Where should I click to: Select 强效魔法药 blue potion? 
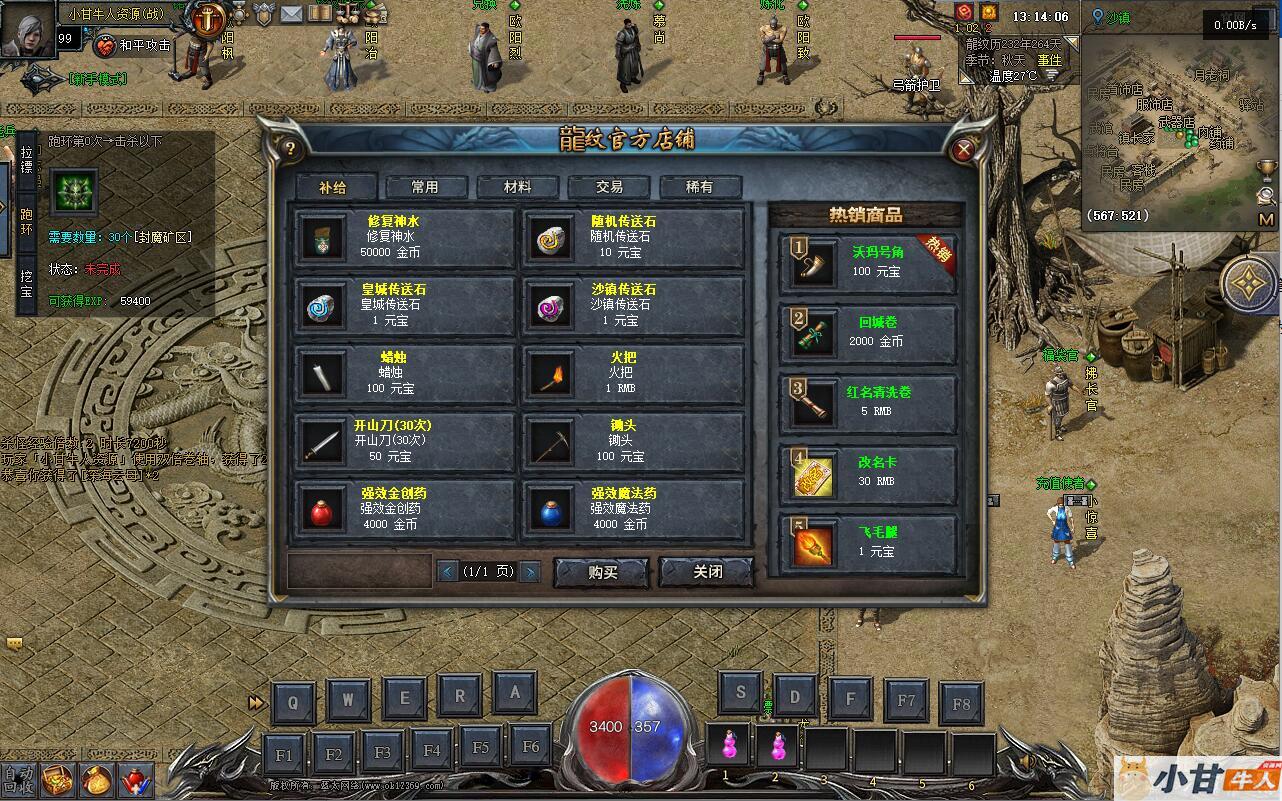click(633, 508)
